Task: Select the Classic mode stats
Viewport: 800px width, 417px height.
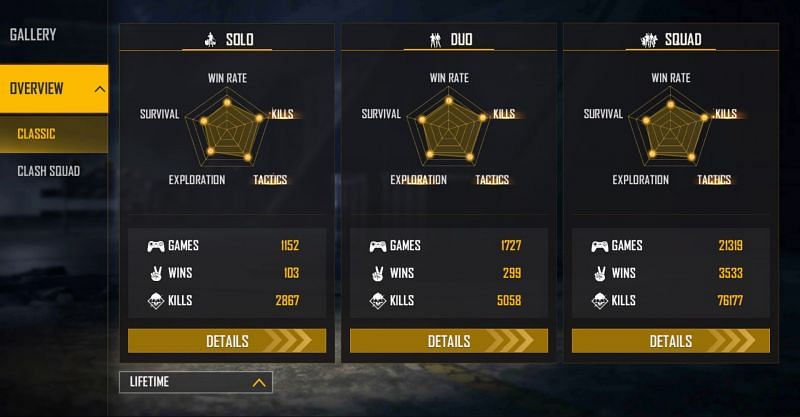Action: pyautogui.click(x=37, y=134)
